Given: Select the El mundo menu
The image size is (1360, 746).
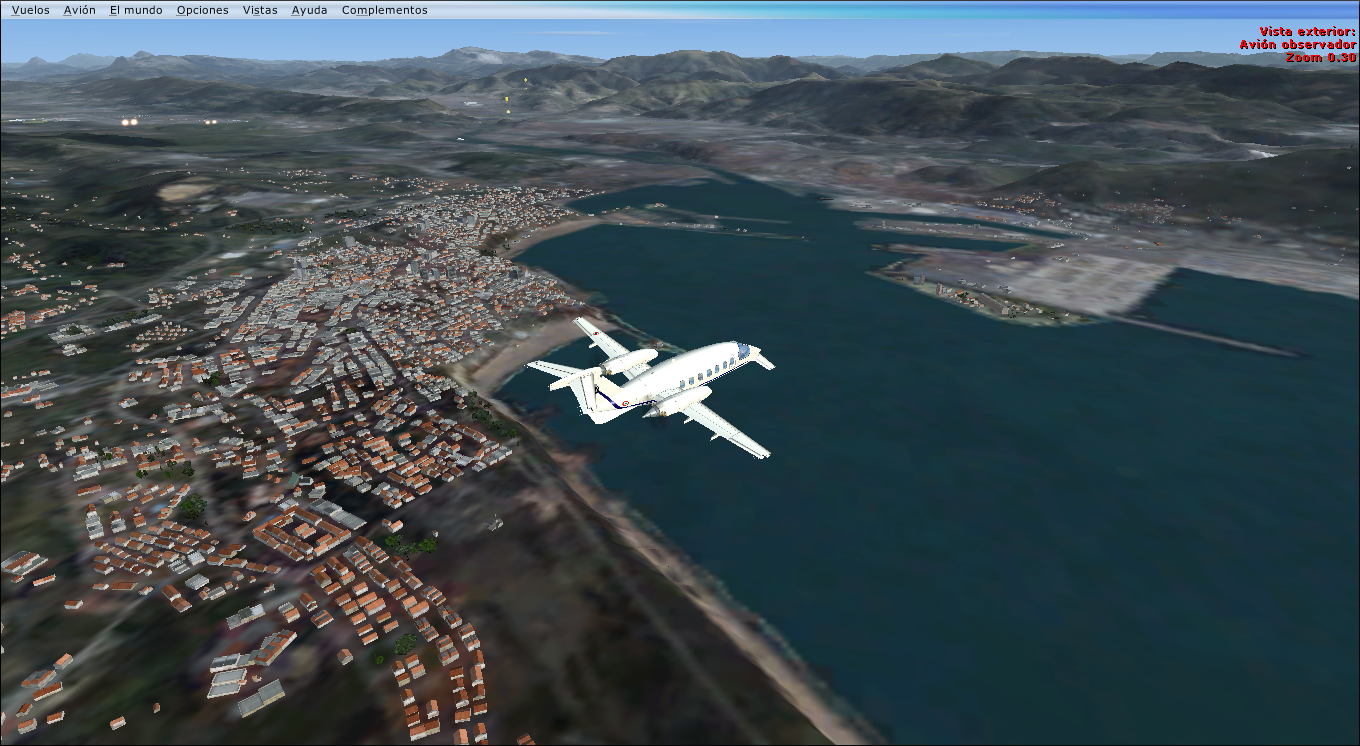Looking at the screenshot, I should 136,10.
